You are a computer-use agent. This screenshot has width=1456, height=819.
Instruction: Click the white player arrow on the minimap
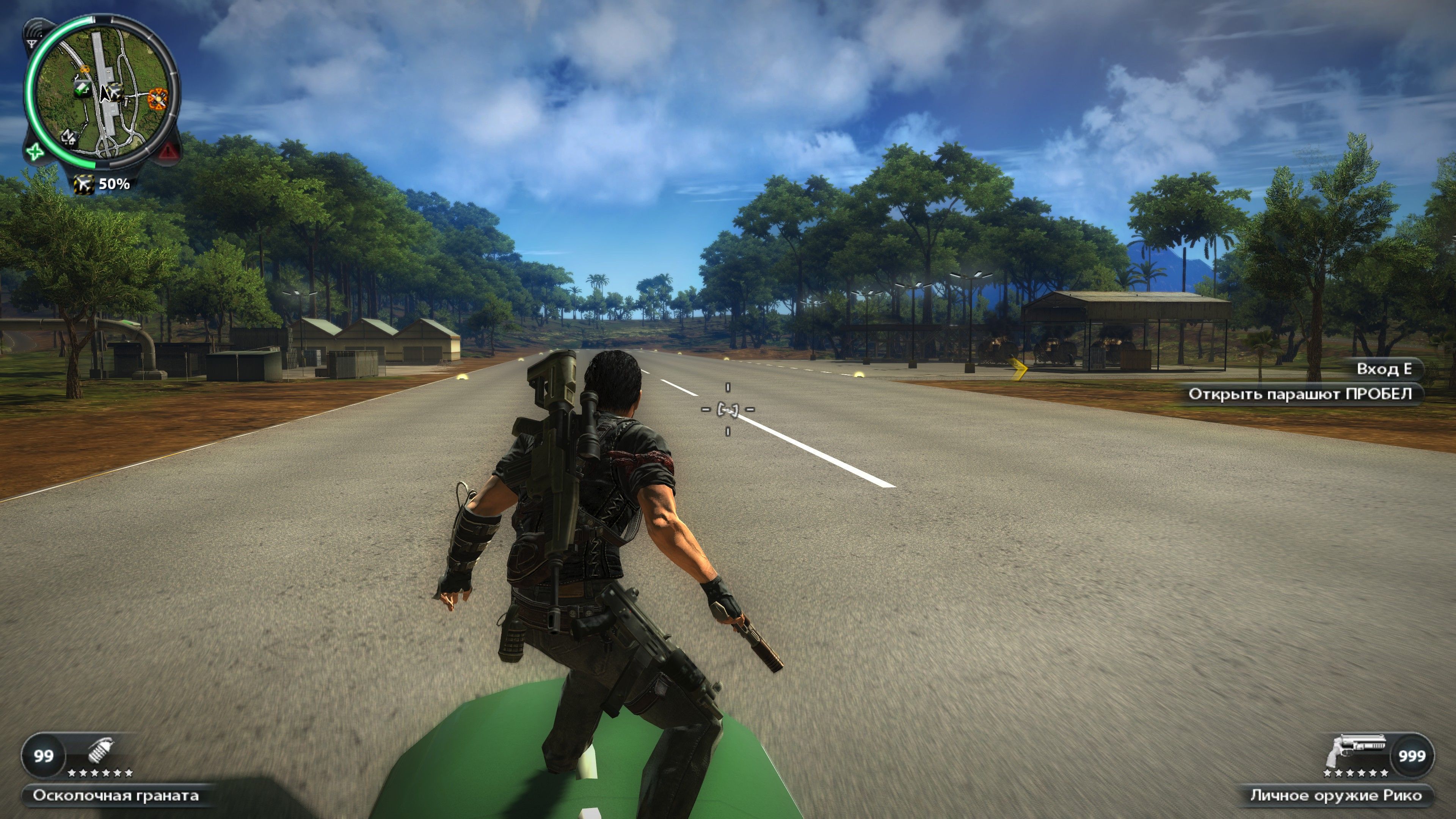105,94
